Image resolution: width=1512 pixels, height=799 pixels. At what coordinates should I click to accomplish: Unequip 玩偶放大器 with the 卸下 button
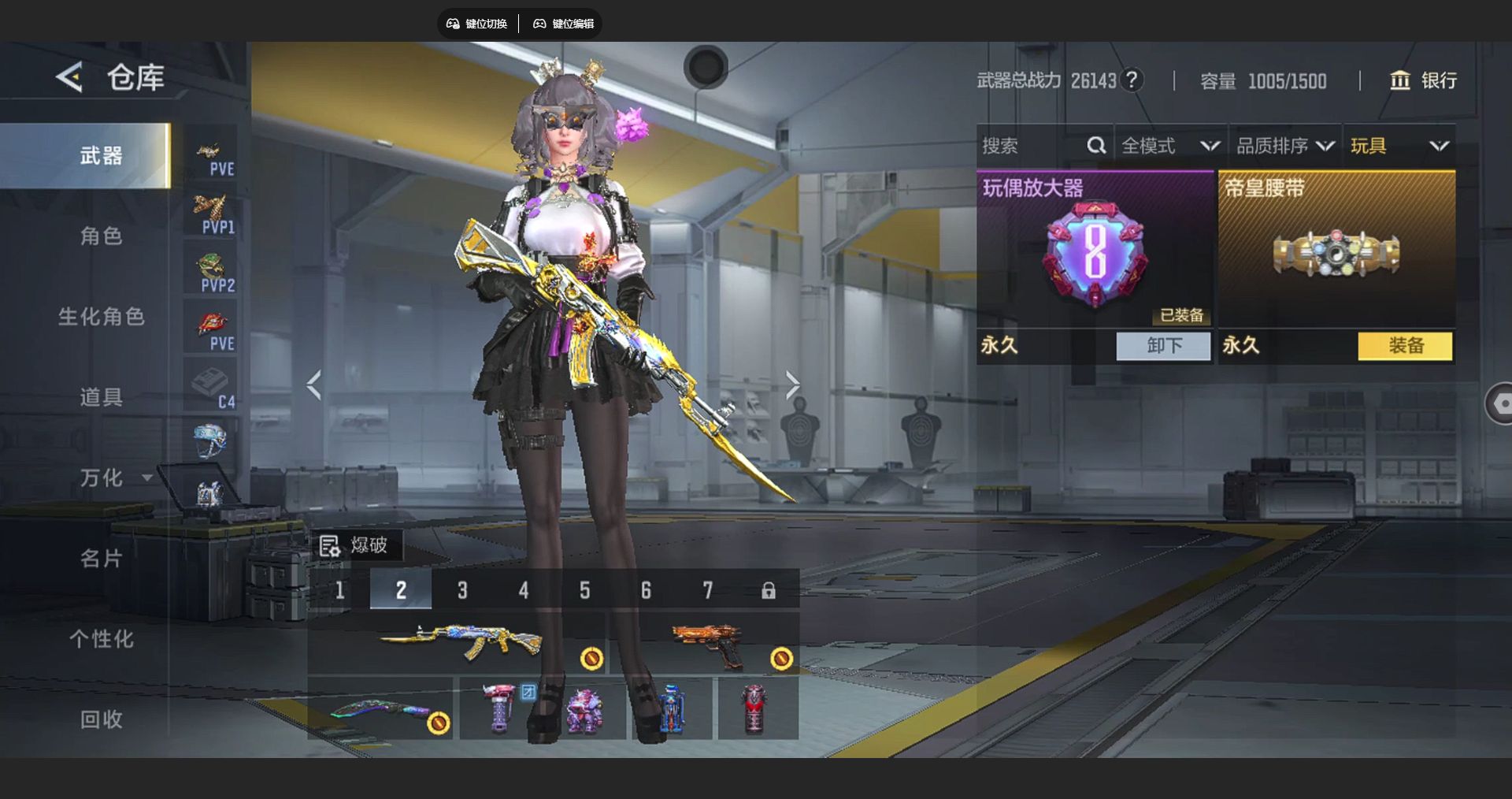(1163, 346)
